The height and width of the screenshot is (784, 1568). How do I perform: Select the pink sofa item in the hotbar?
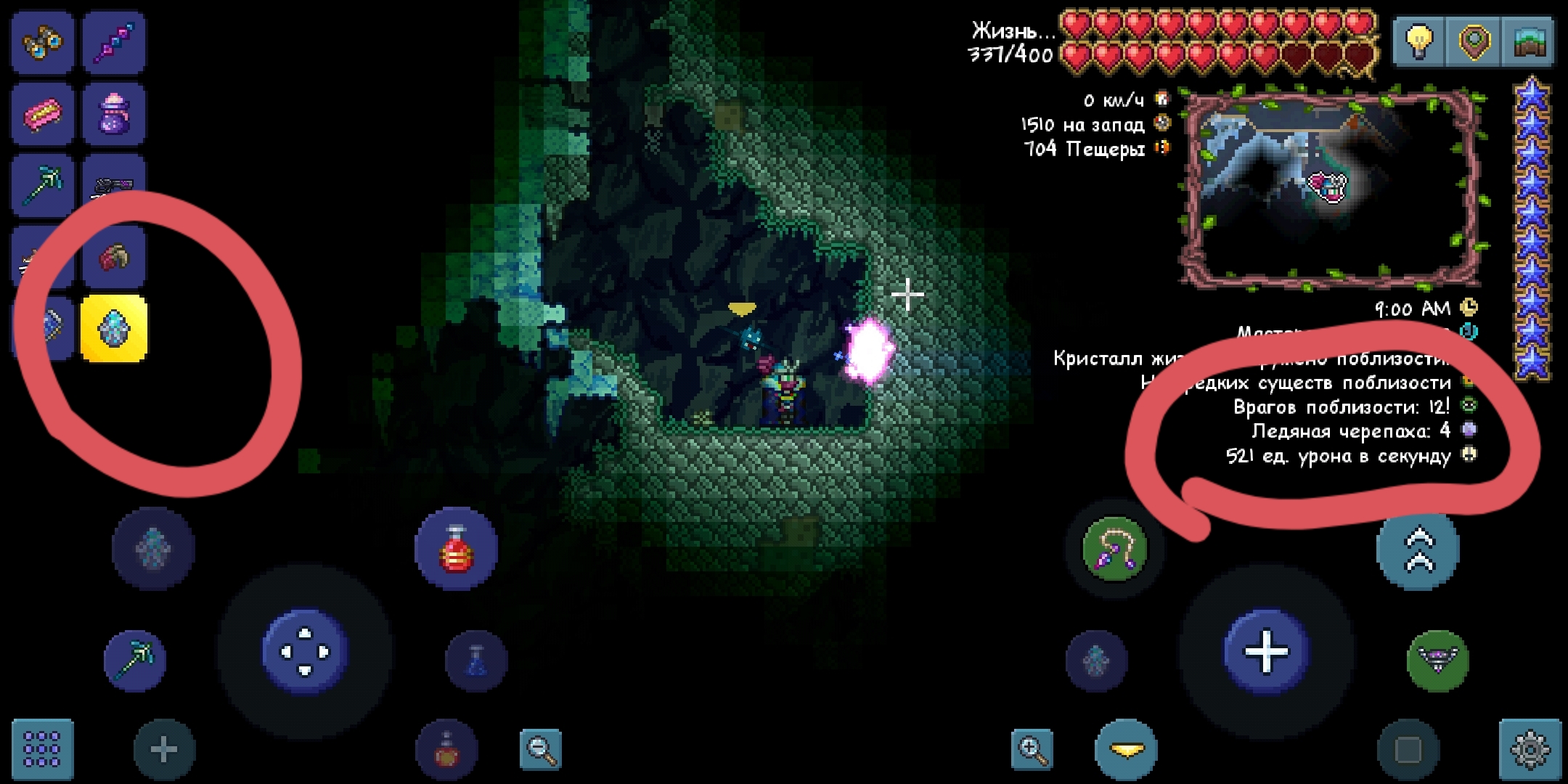click(42, 114)
